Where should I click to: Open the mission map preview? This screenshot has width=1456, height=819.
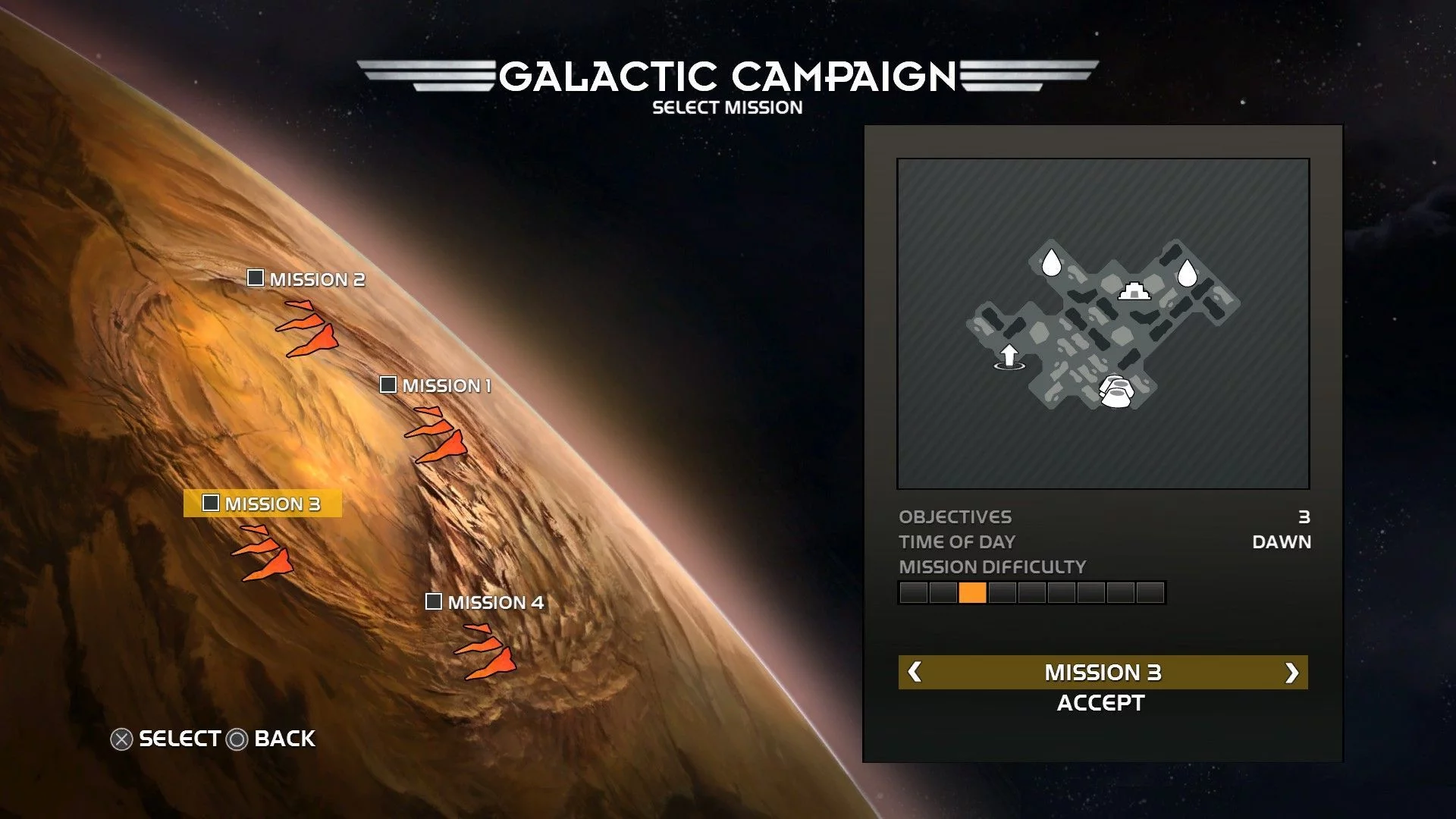1103,324
